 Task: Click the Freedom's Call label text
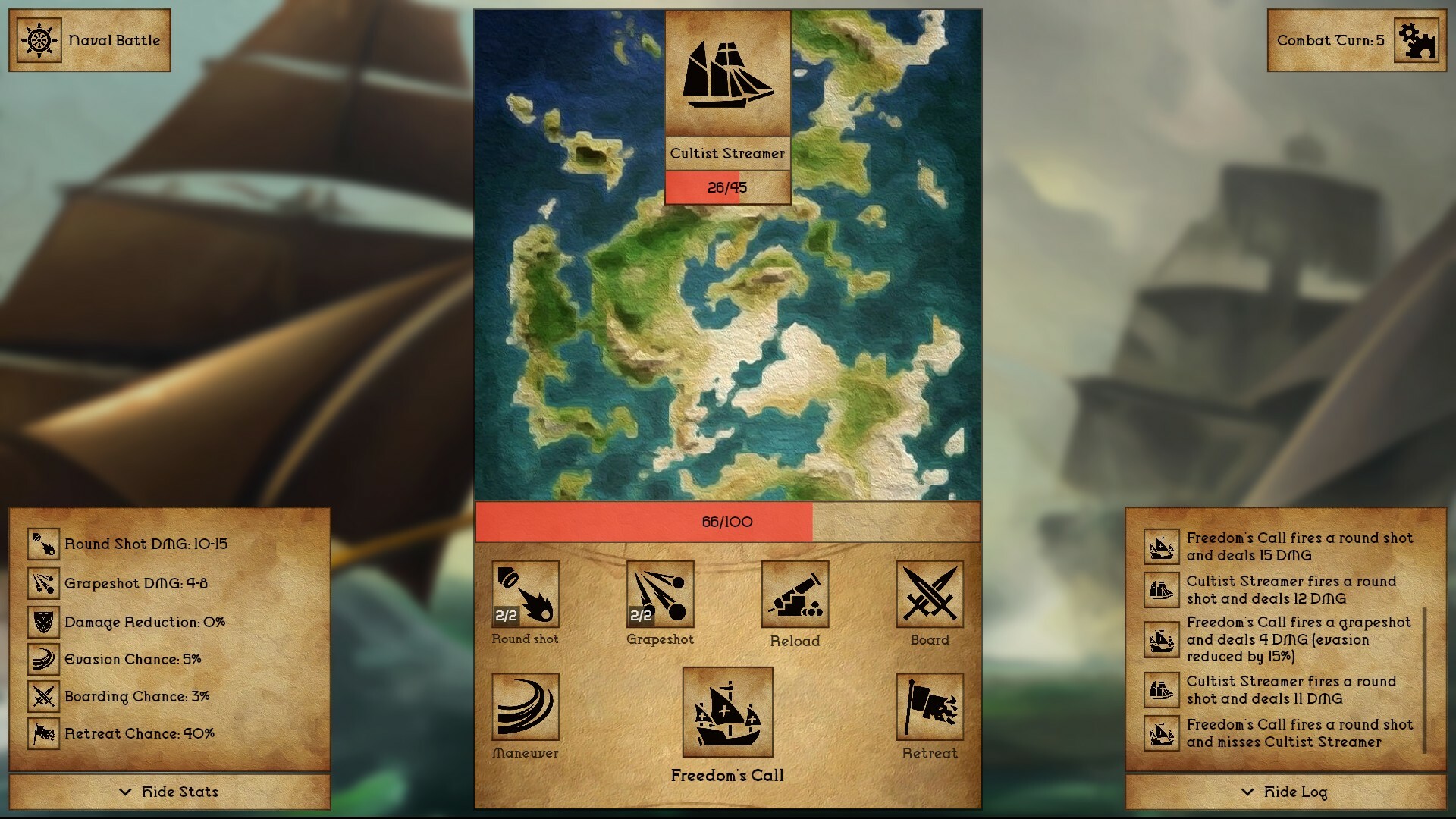coord(727,775)
